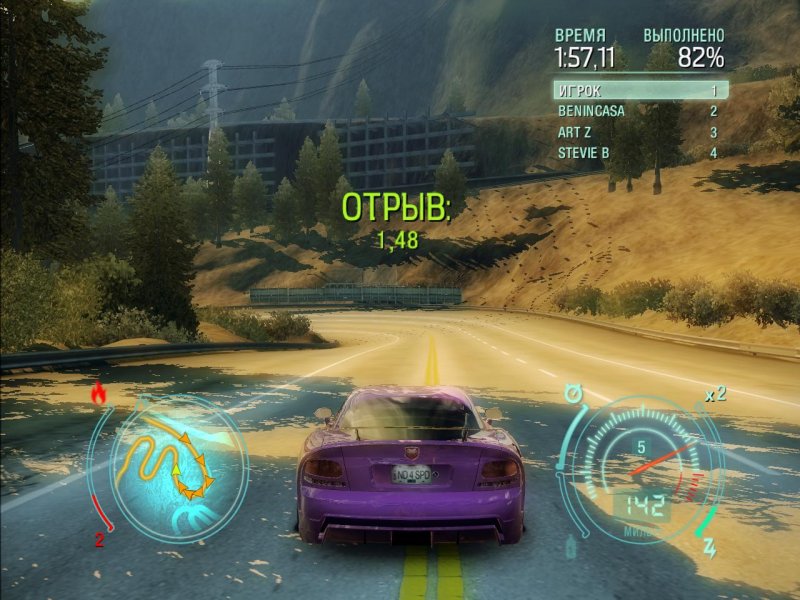Click the nitrous lightning bolt icon

(711, 548)
